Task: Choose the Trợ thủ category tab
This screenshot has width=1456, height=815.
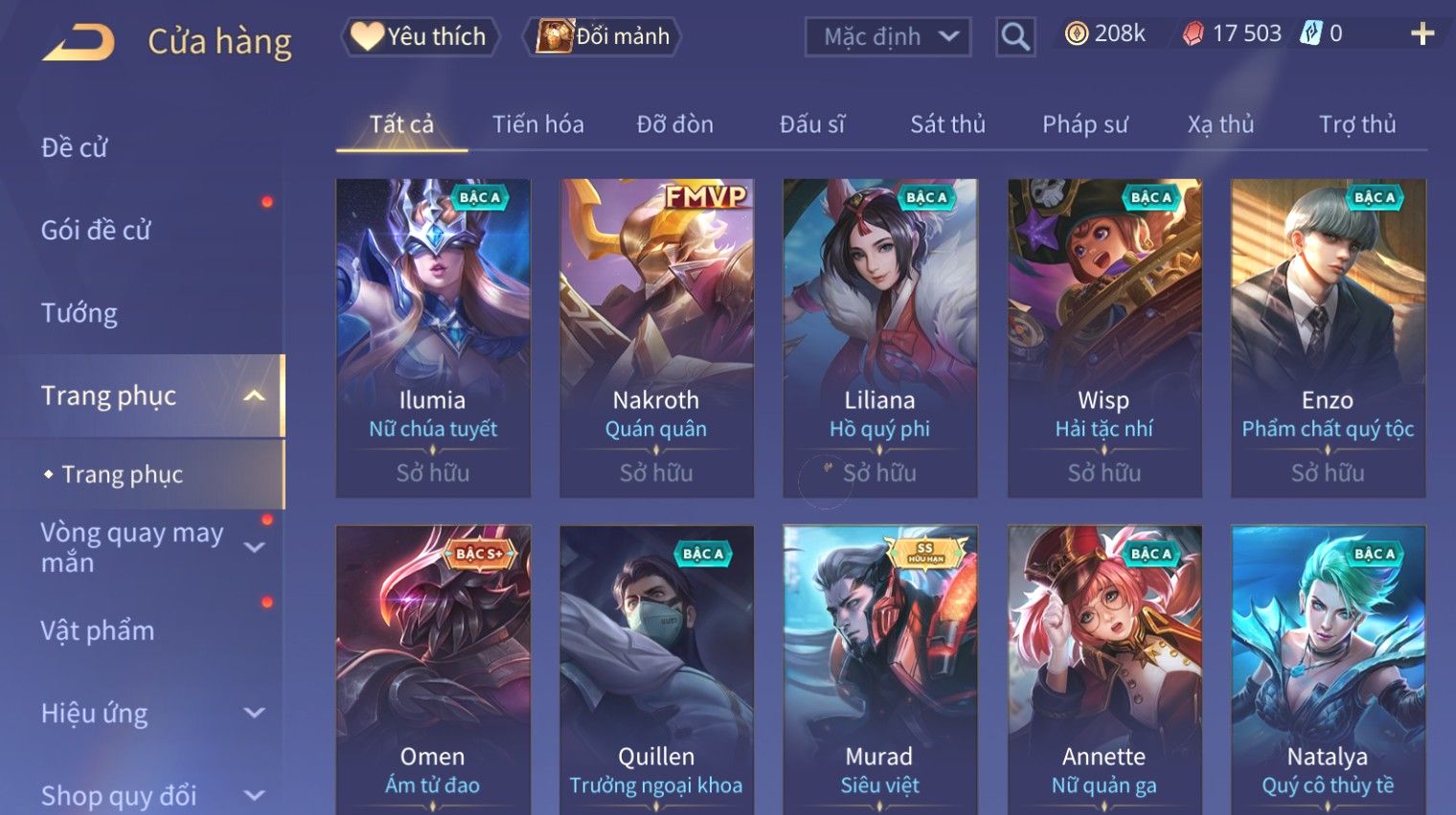Action: tap(1356, 125)
